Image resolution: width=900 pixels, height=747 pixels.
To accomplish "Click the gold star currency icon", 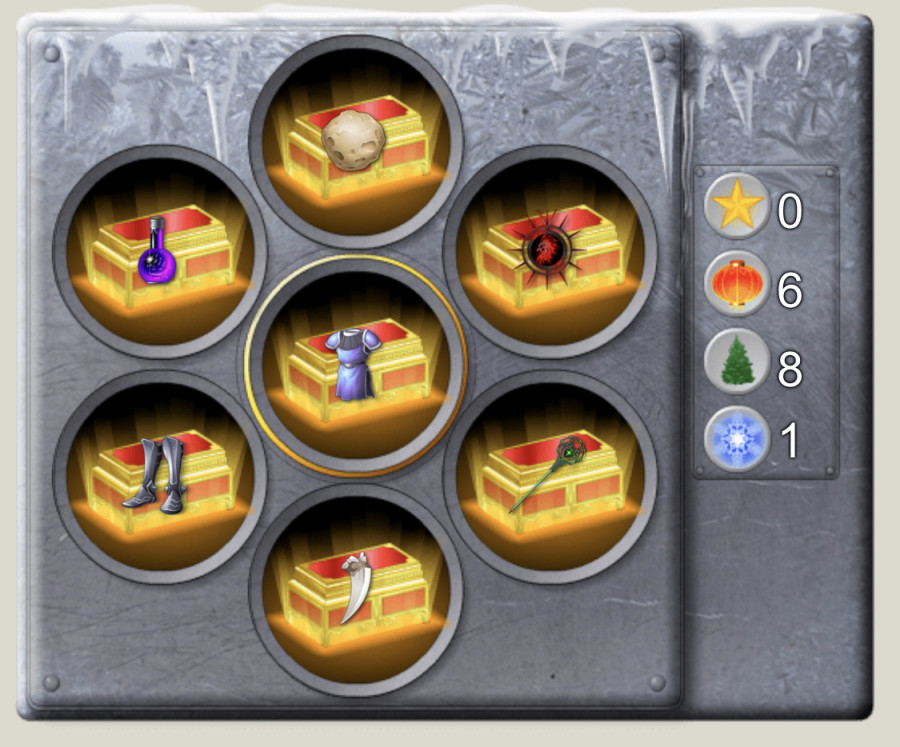I will [737, 206].
